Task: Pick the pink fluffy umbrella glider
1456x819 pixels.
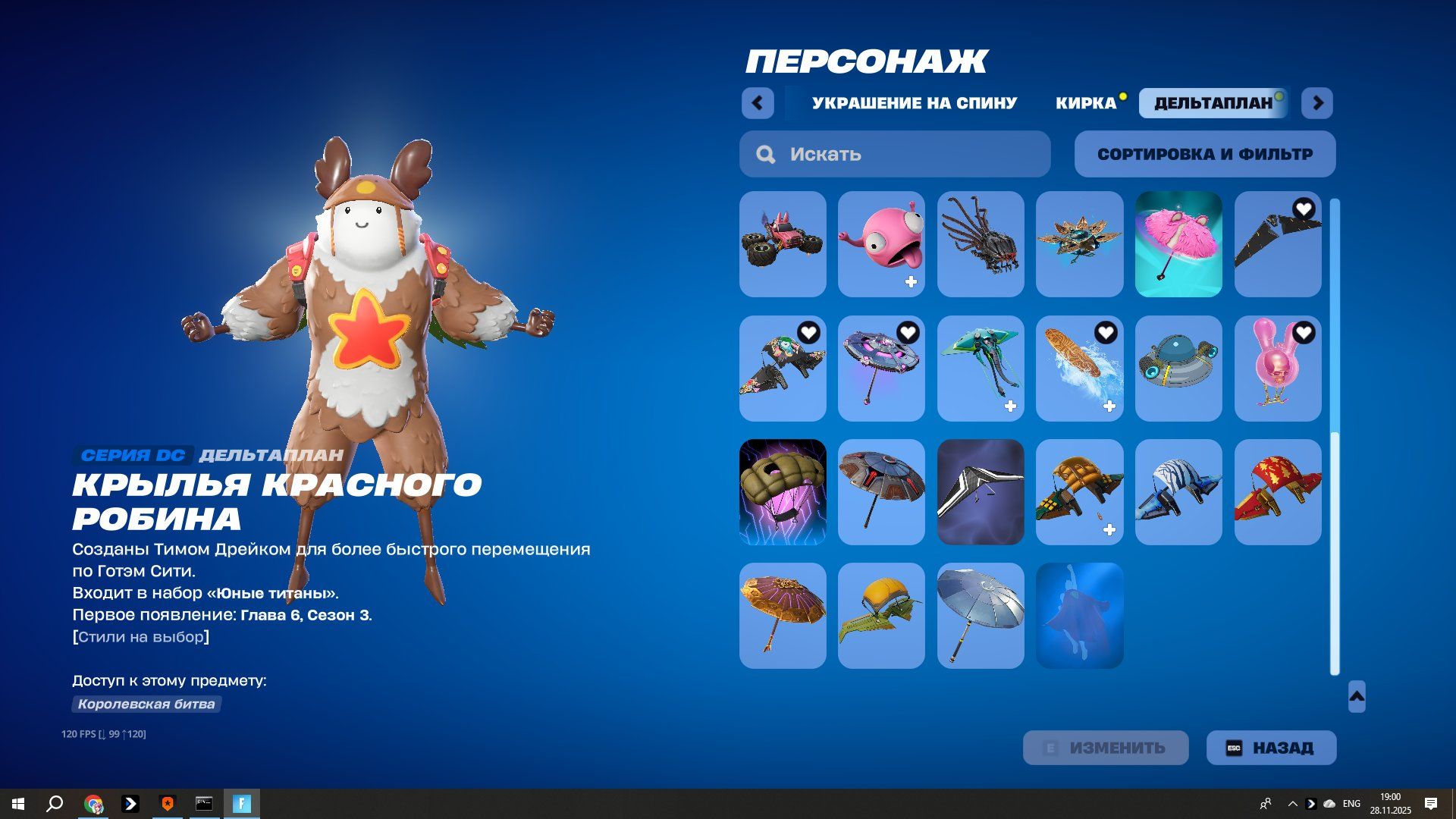Action: click(x=1178, y=244)
